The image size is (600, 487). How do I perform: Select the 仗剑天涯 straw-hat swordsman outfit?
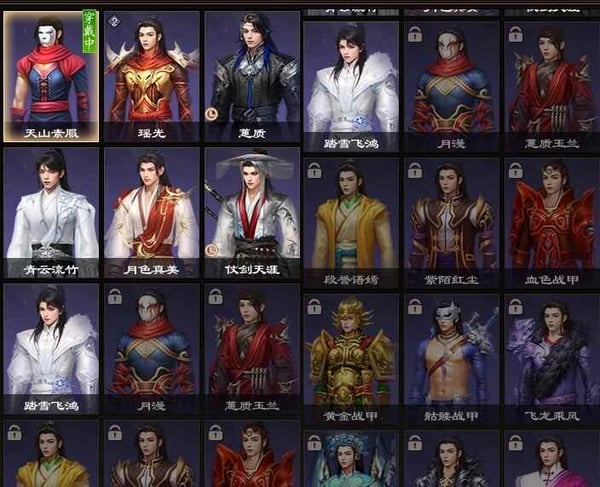pyautogui.click(x=251, y=212)
